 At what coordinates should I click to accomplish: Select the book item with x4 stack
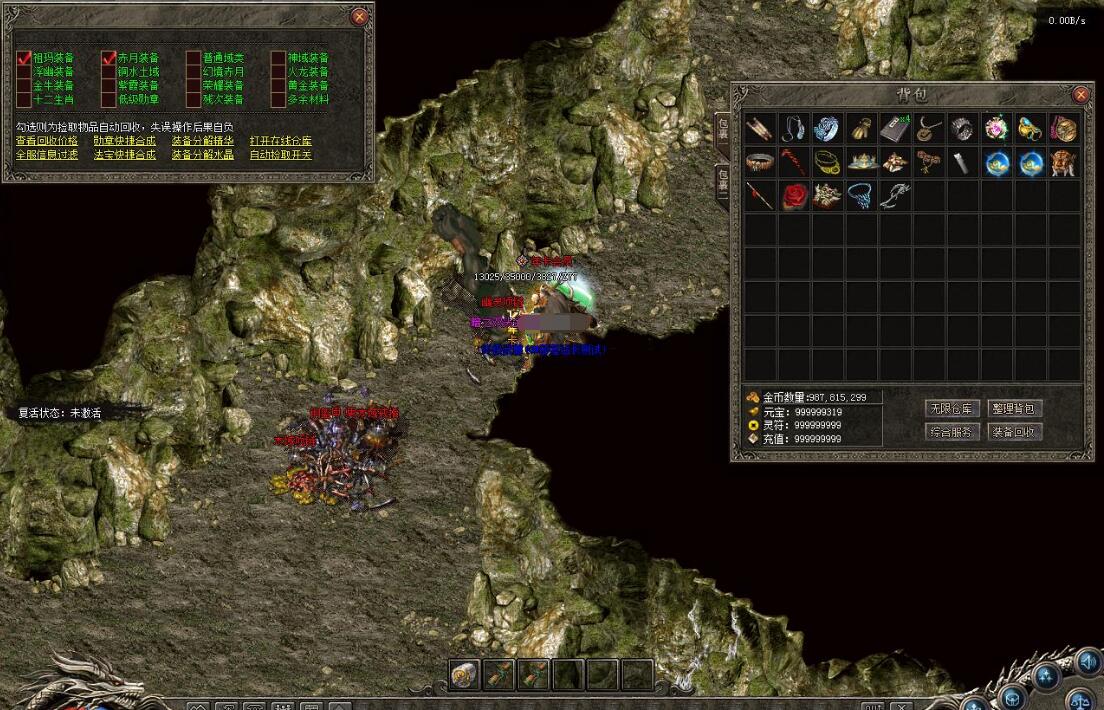coord(895,128)
